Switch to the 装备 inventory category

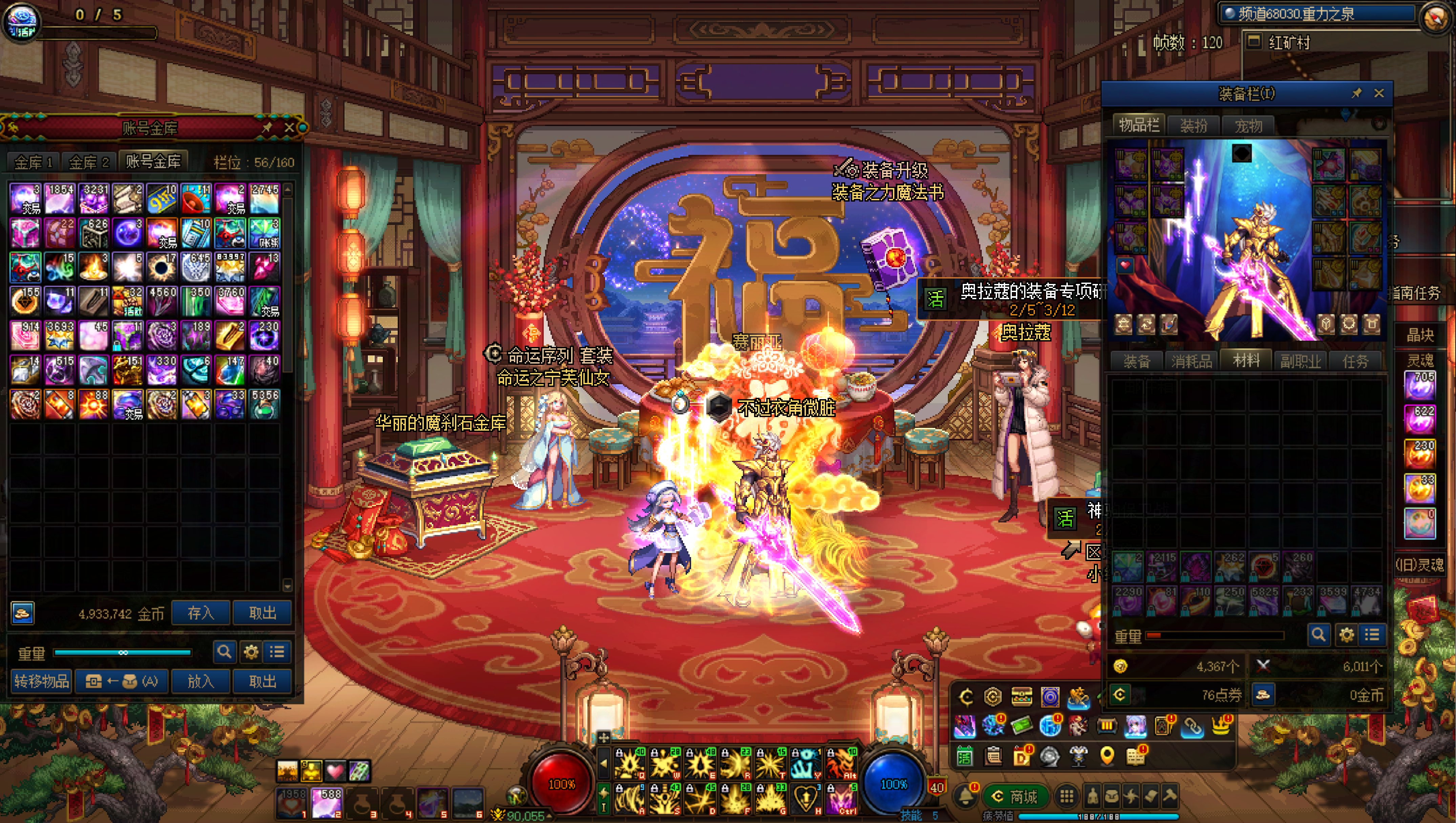tap(1137, 361)
